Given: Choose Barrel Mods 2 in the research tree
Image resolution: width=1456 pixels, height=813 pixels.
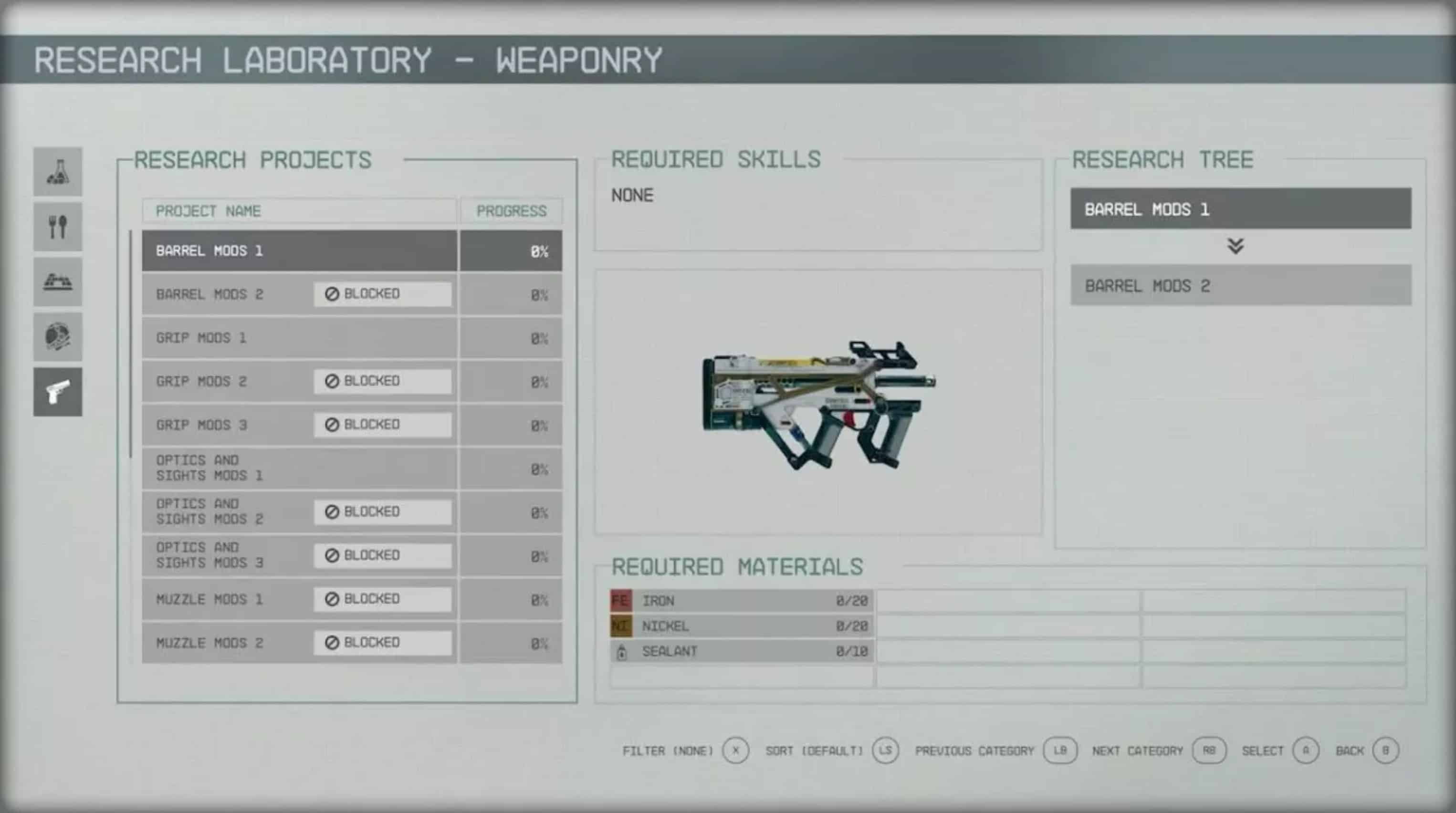Looking at the screenshot, I should tap(1240, 286).
